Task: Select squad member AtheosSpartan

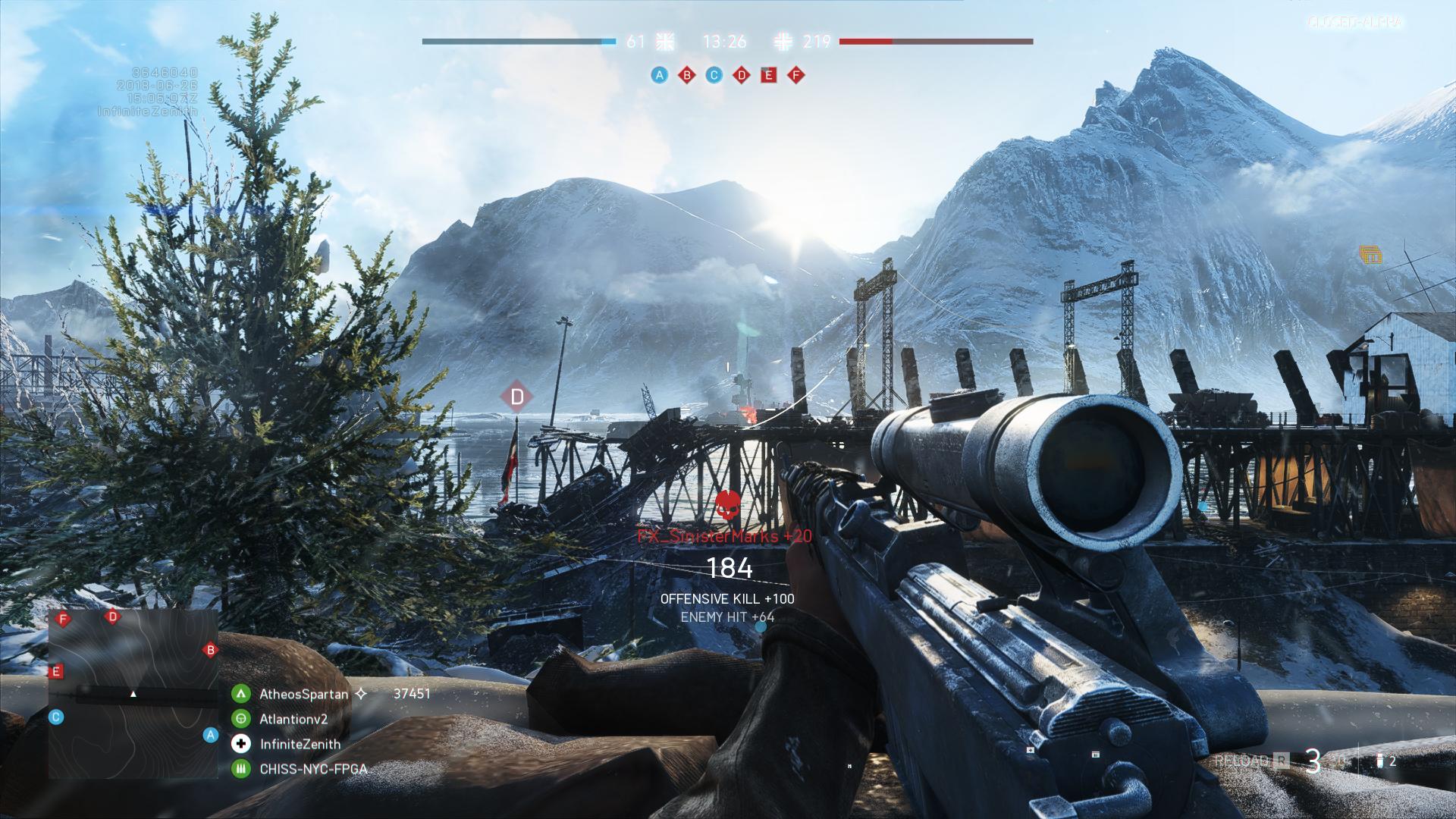Action: coord(303,694)
